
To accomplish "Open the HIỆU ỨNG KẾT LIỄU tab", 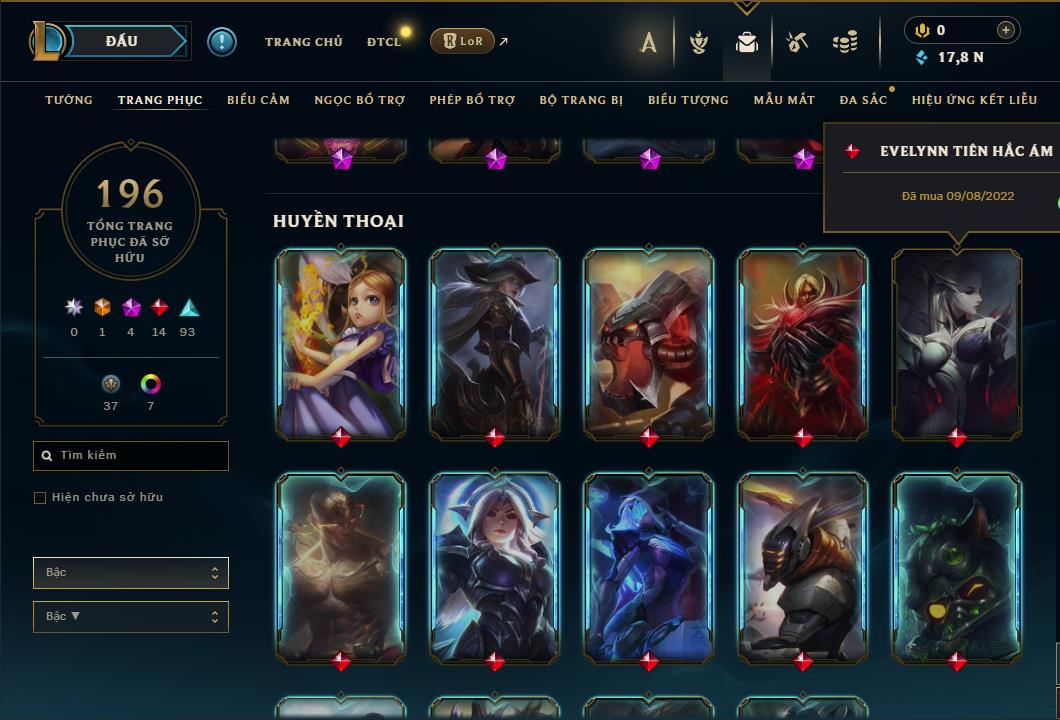I will pyautogui.click(x=974, y=100).
